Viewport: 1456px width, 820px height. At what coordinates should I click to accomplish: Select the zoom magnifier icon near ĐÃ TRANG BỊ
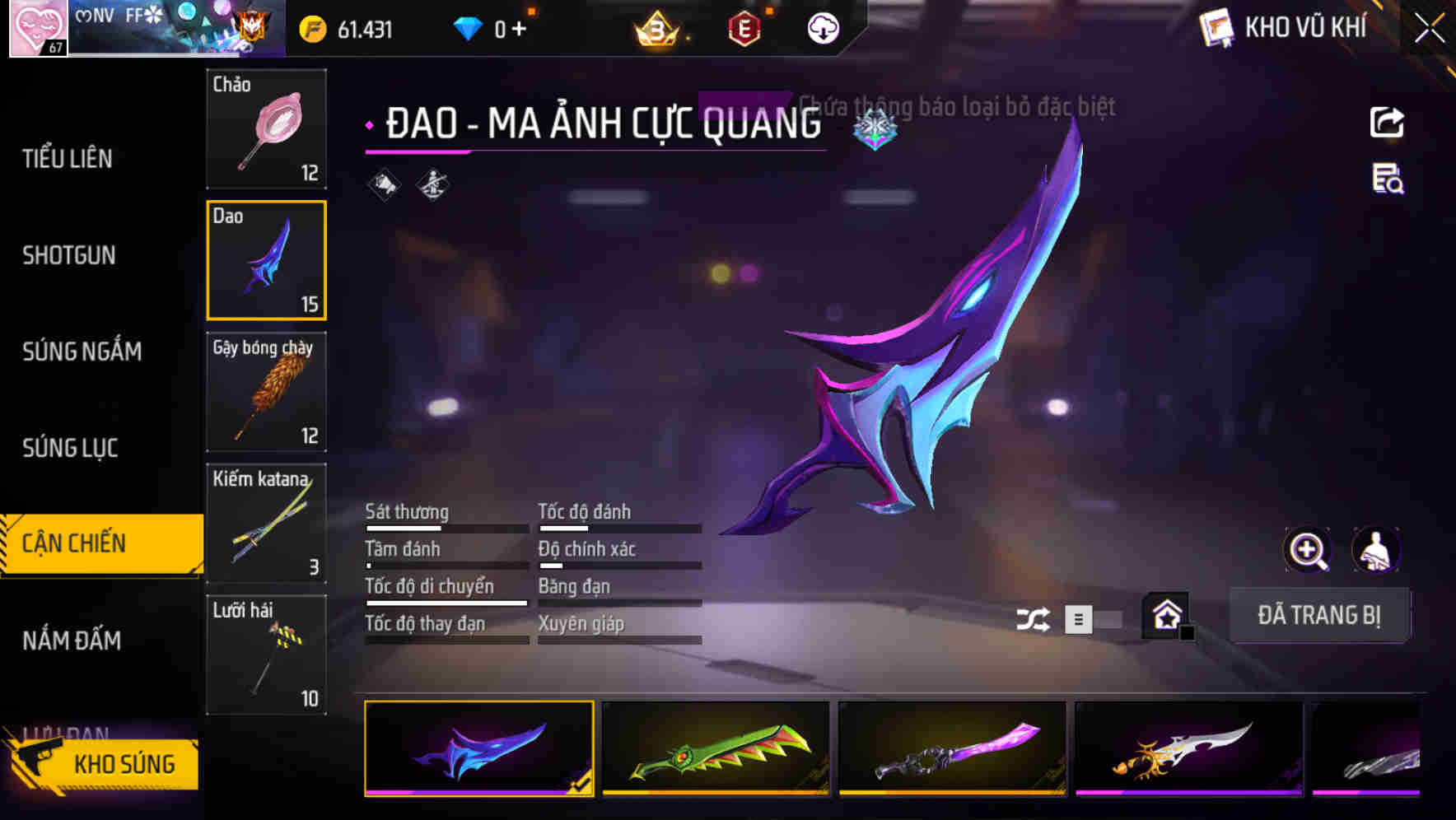tap(1308, 550)
